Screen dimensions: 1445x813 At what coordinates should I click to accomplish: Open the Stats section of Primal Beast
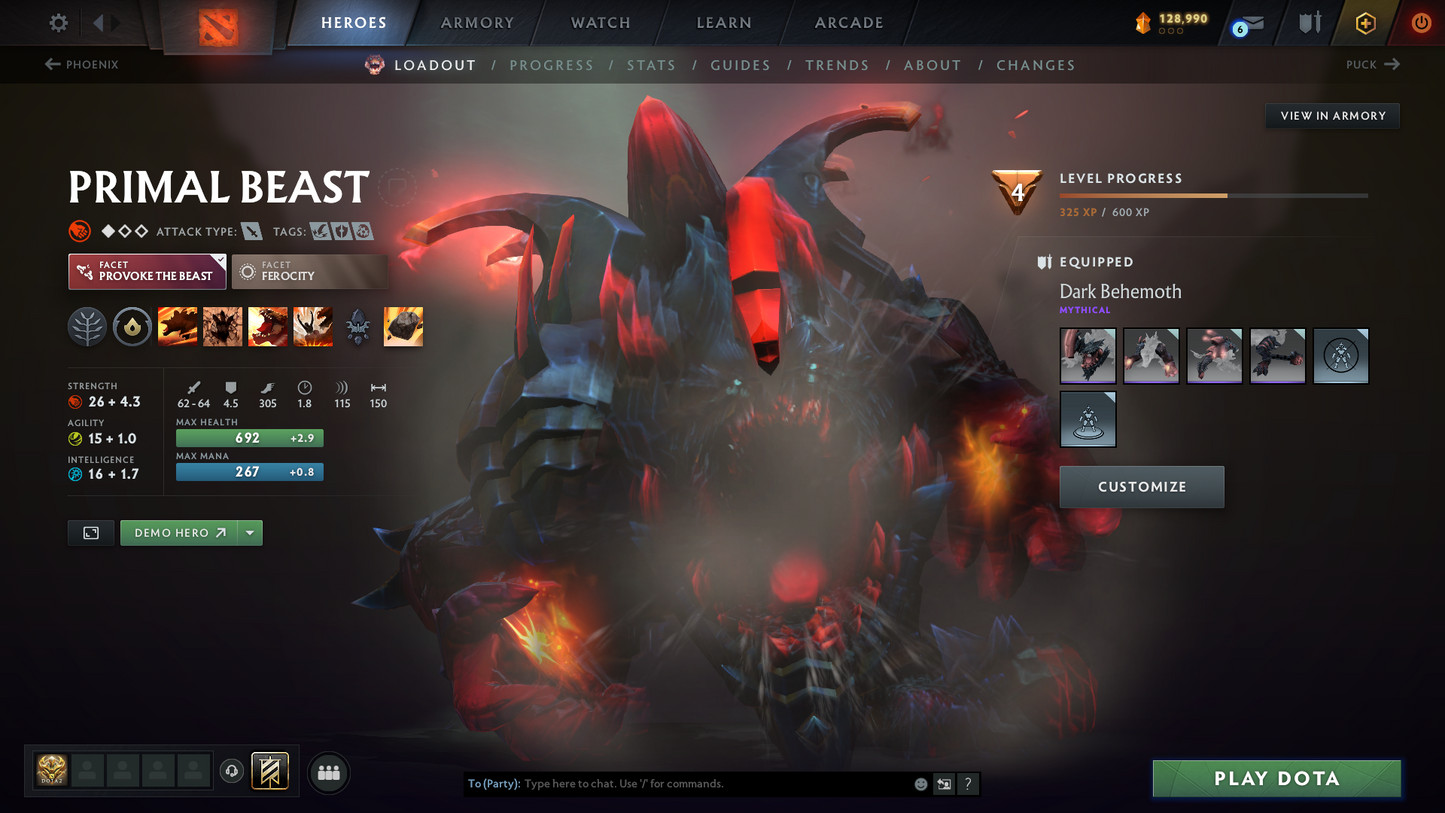click(651, 65)
